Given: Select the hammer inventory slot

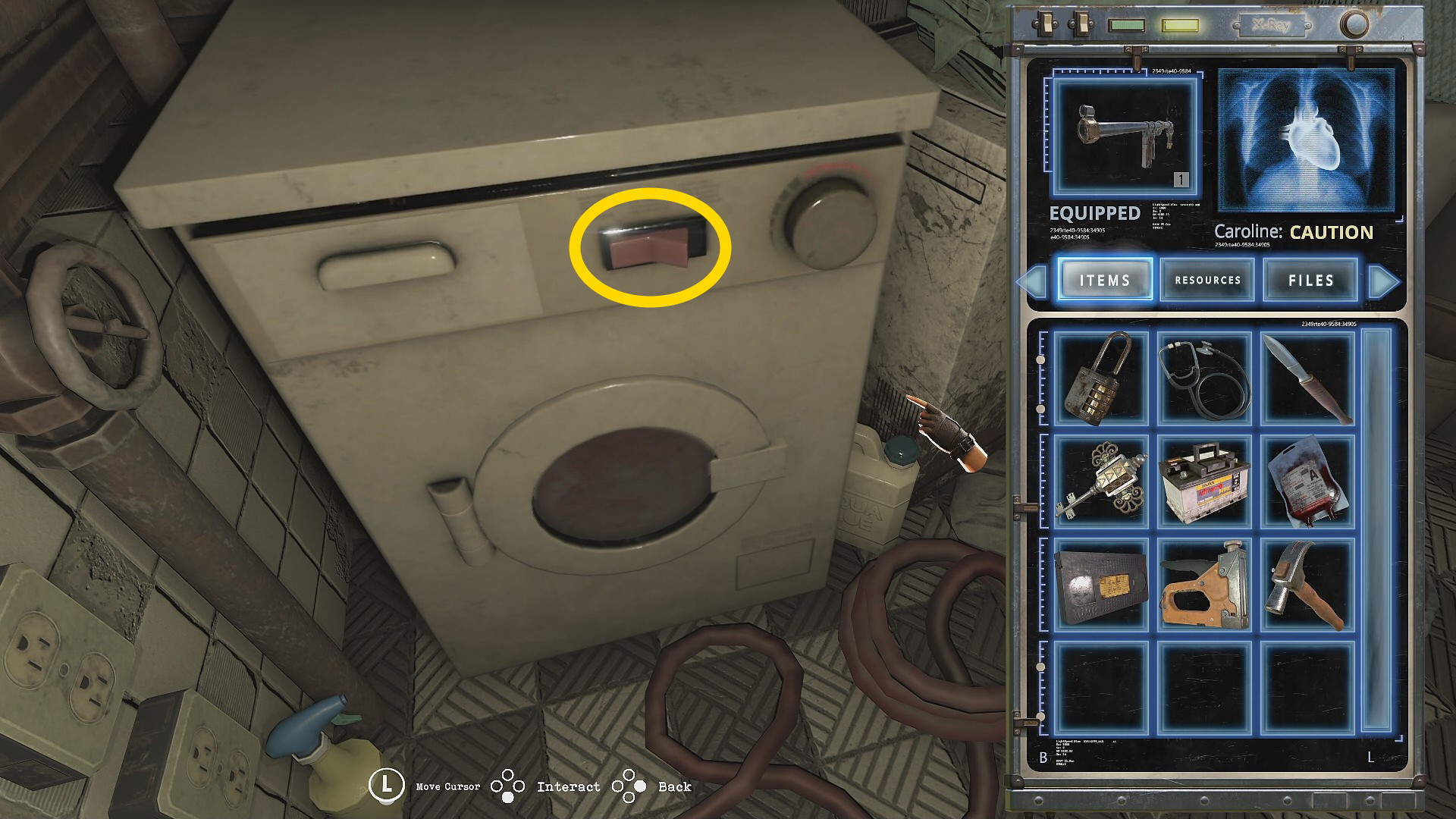Looking at the screenshot, I should tap(1307, 585).
